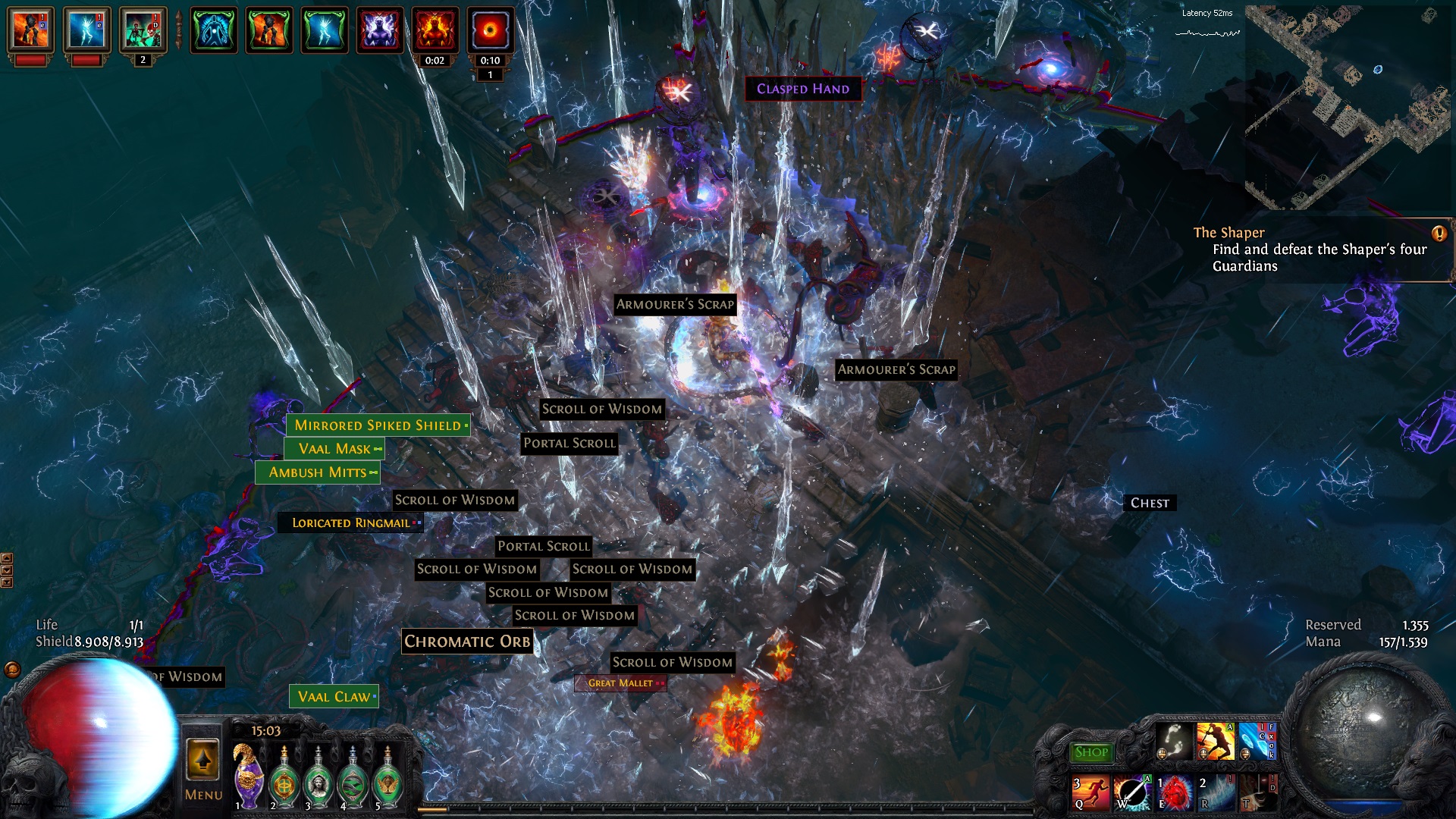Open the green Shop button
The width and height of the screenshot is (1456, 819).
pos(1090,752)
